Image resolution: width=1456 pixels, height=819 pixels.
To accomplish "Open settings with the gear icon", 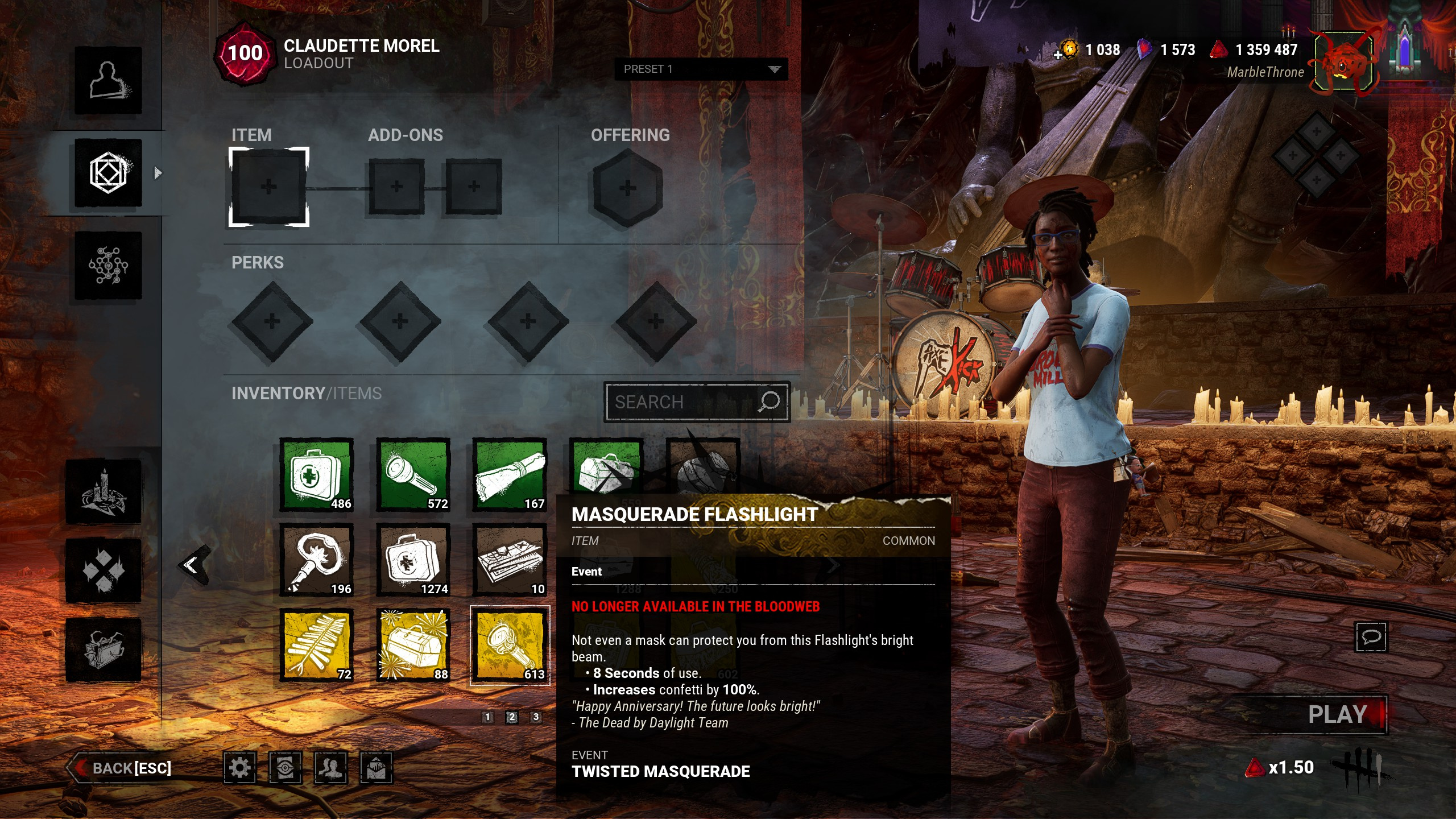I will (x=239, y=768).
